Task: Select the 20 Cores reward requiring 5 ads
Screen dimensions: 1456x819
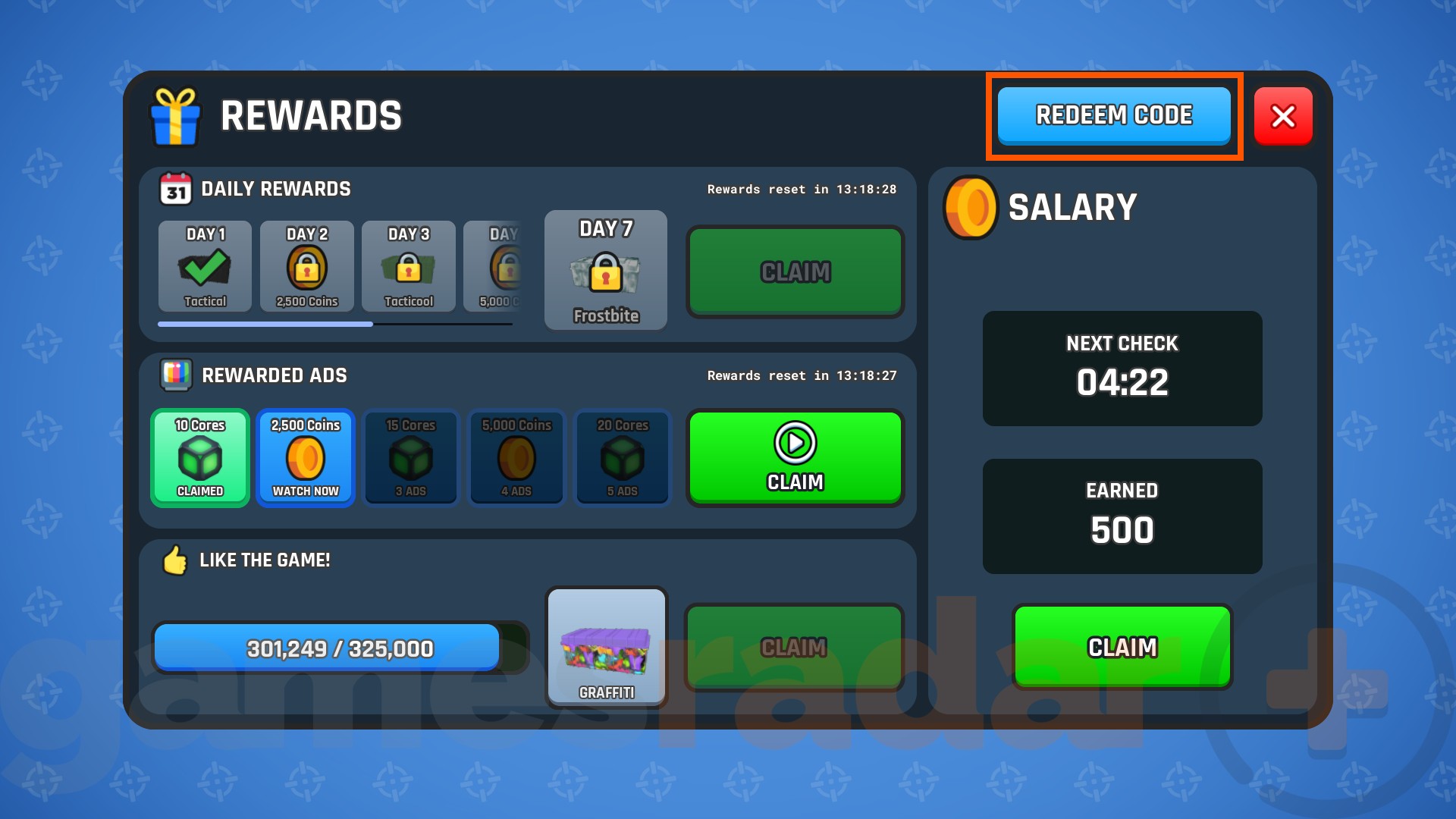Action: (622, 458)
